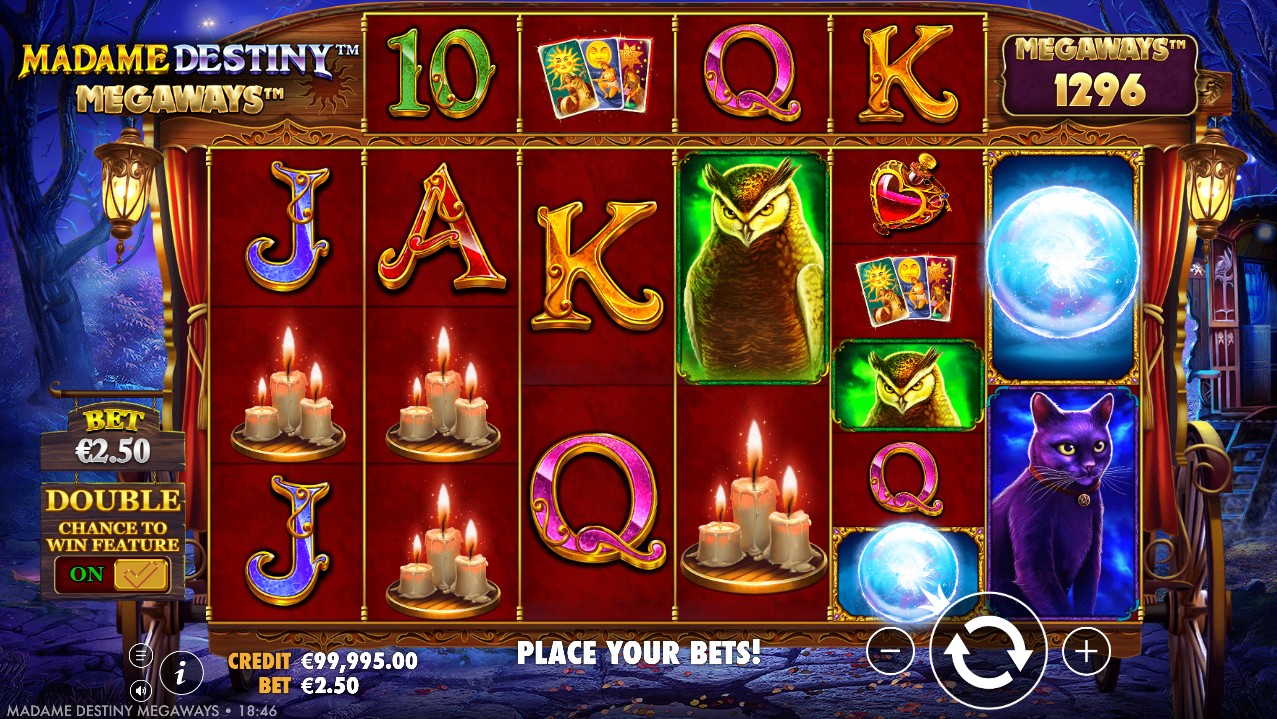1277x719 pixels.
Task: Toggle the Double Chance to Win Feature
Action: tap(113, 574)
